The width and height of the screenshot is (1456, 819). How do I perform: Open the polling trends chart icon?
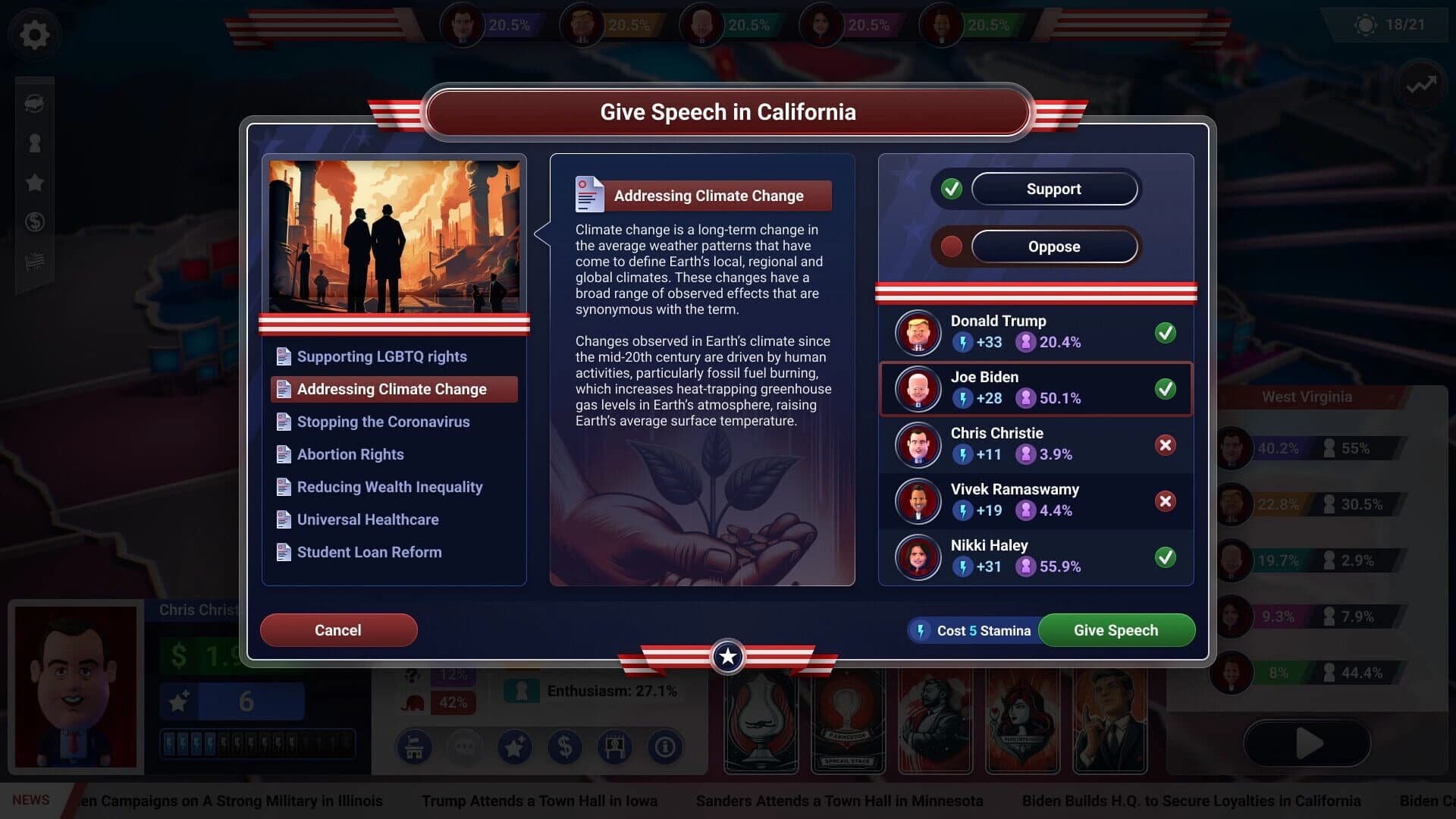pos(1420,86)
